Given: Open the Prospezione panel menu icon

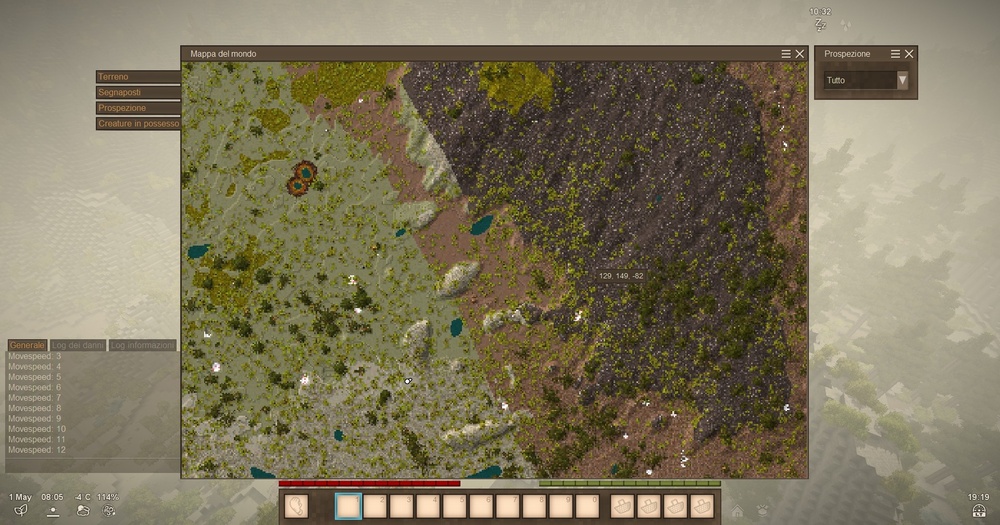Looking at the screenshot, I should tap(895, 54).
